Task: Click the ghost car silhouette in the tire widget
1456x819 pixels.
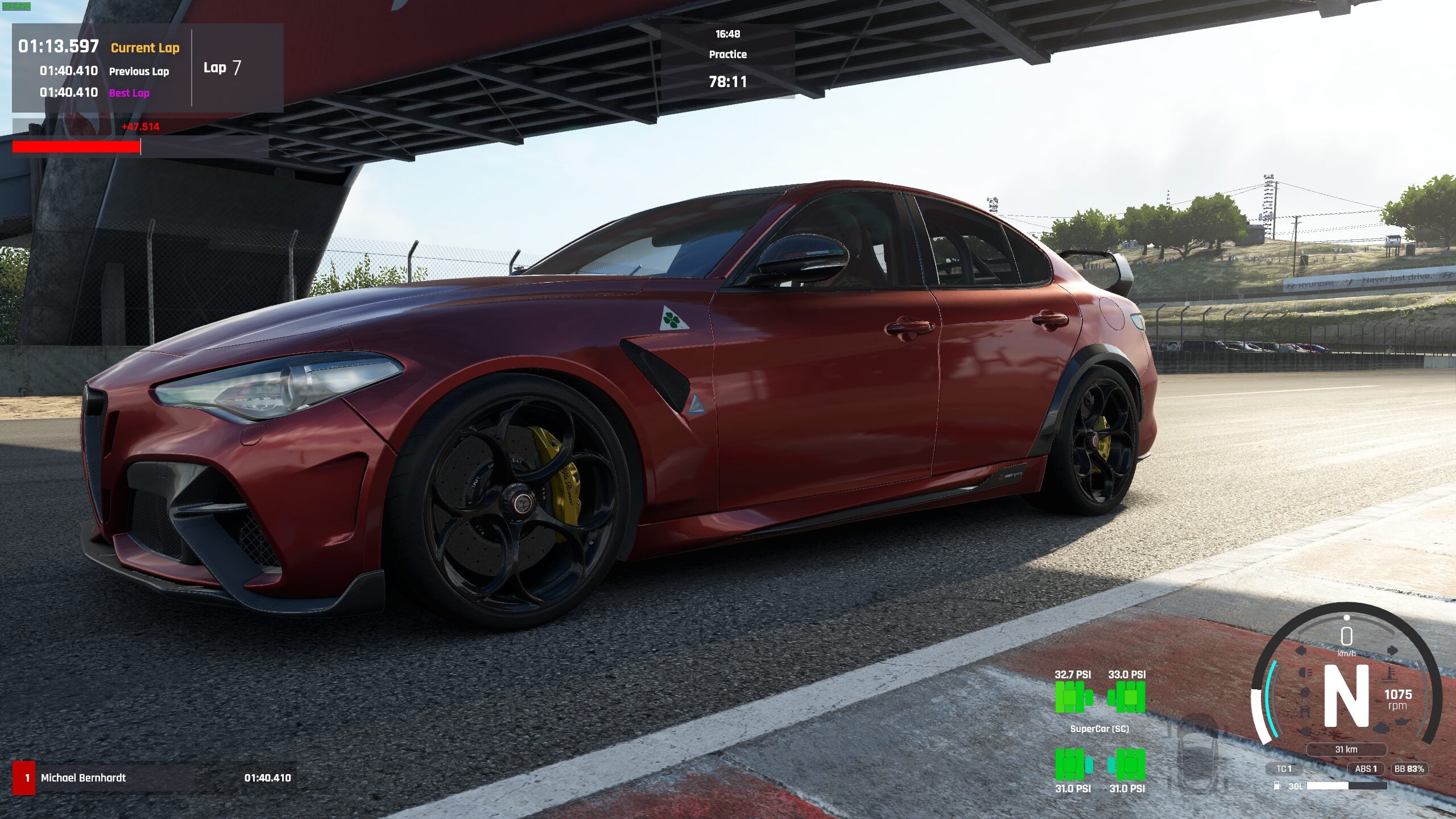Action: point(1197,756)
